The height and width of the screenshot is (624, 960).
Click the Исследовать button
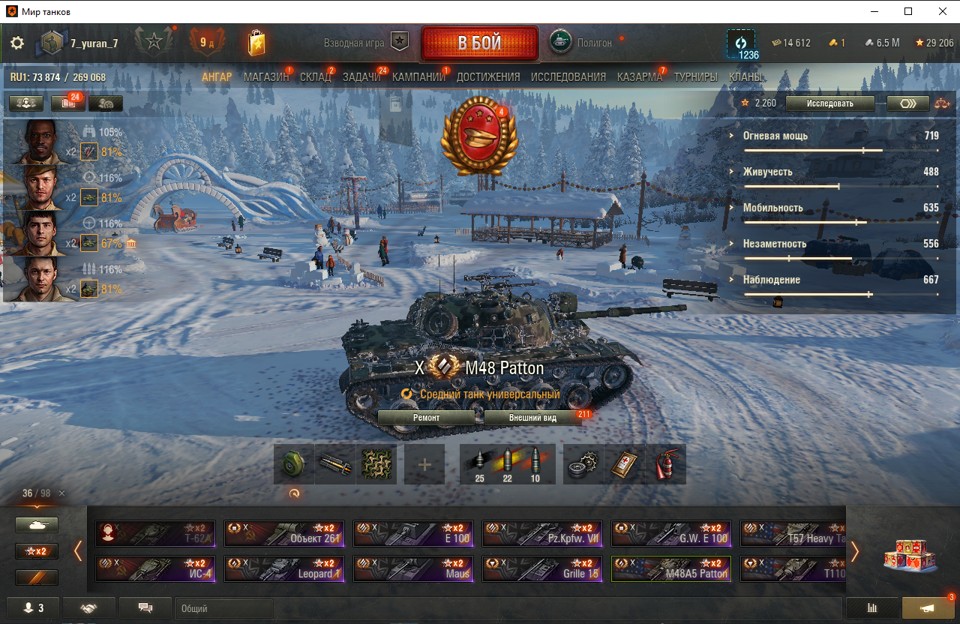(830, 103)
